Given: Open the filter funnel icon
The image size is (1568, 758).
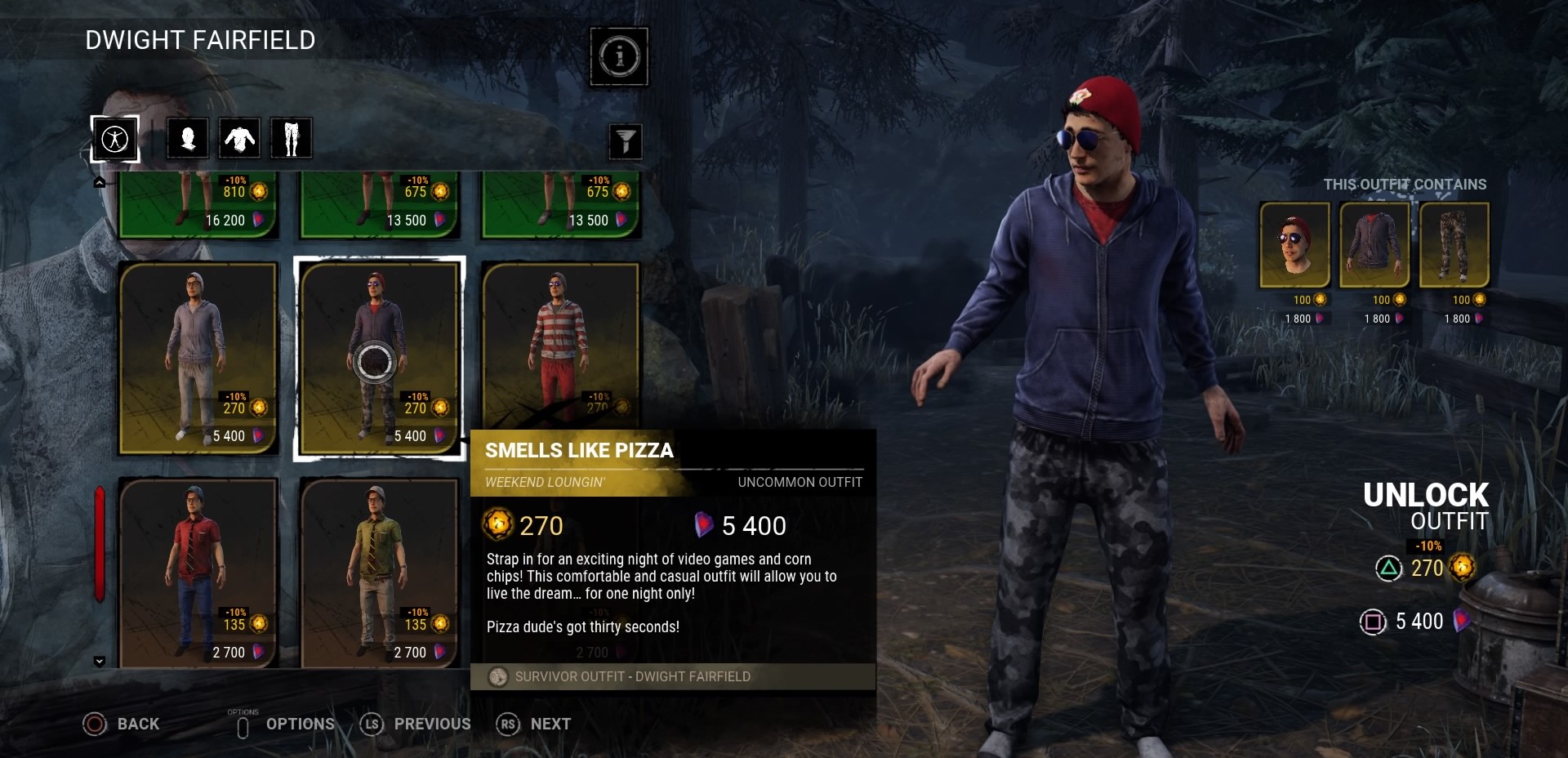Looking at the screenshot, I should click(x=624, y=141).
